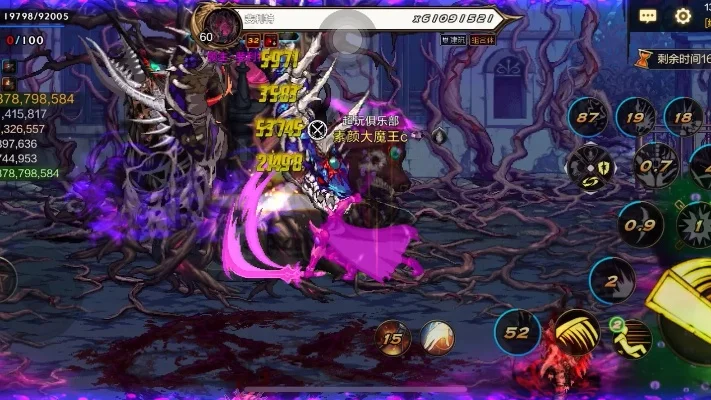This screenshot has width=711, height=400.
Task: Activate the skill with 2 cooldown
Action: [x=612, y=281]
